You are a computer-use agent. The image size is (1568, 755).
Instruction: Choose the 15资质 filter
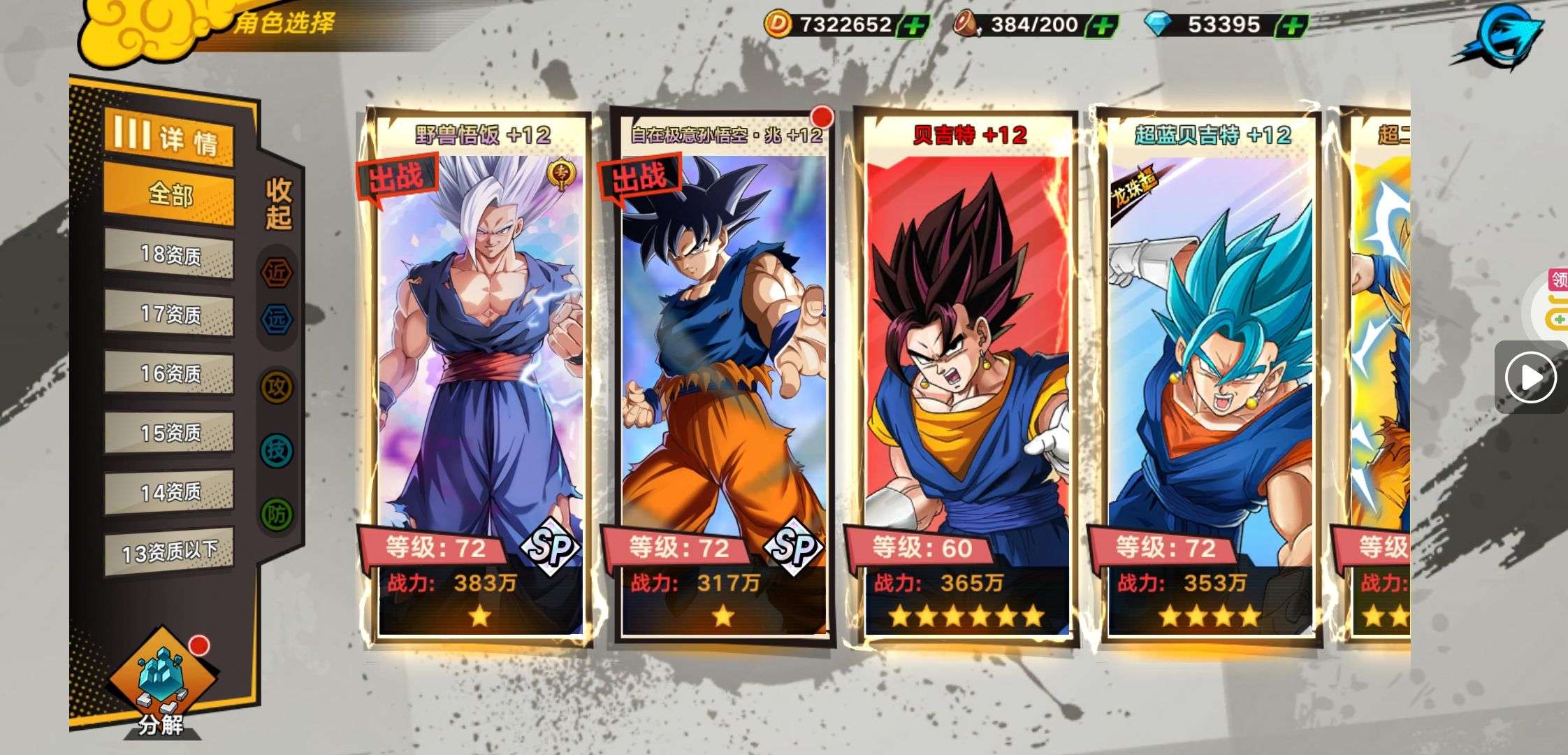click(x=169, y=433)
